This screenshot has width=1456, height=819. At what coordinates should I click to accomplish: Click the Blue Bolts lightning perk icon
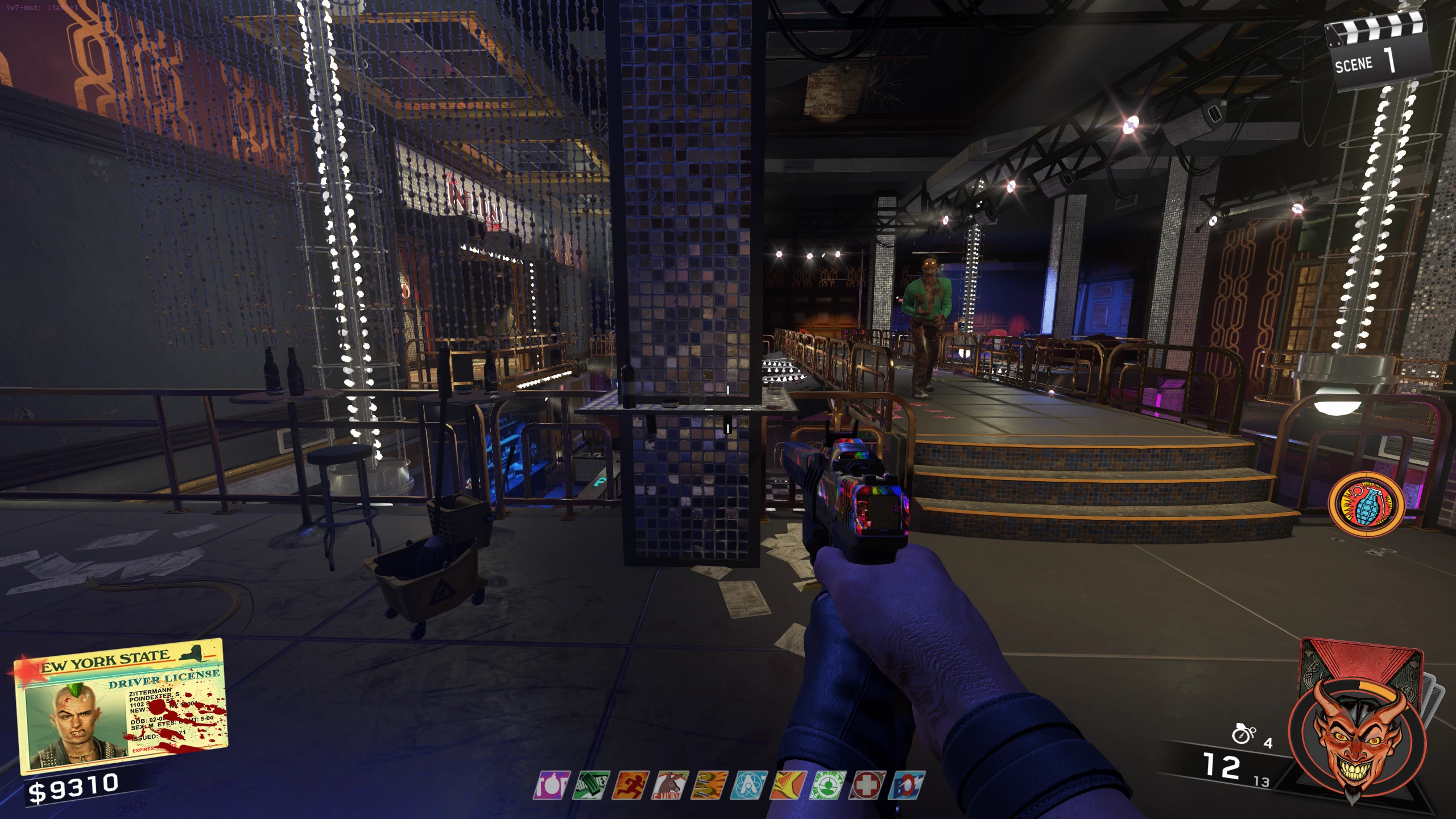pyautogui.click(x=908, y=785)
